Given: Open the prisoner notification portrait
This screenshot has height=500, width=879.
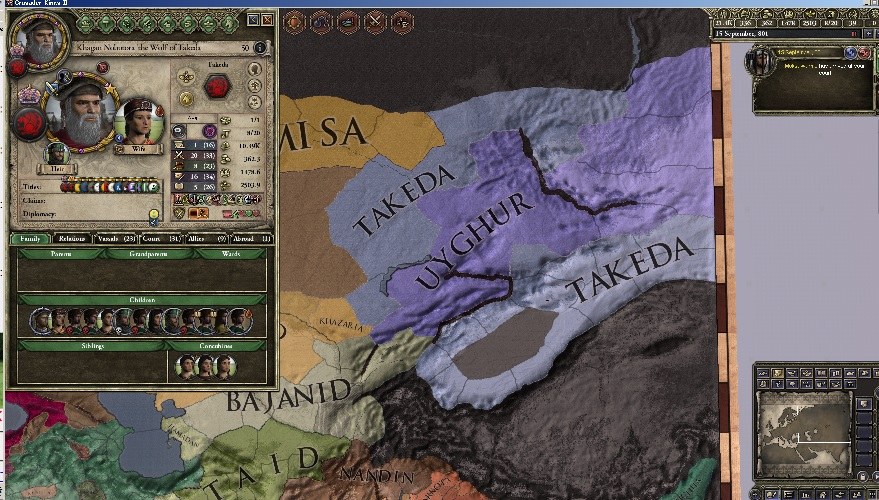Looking at the screenshot, I should (762, 62).
